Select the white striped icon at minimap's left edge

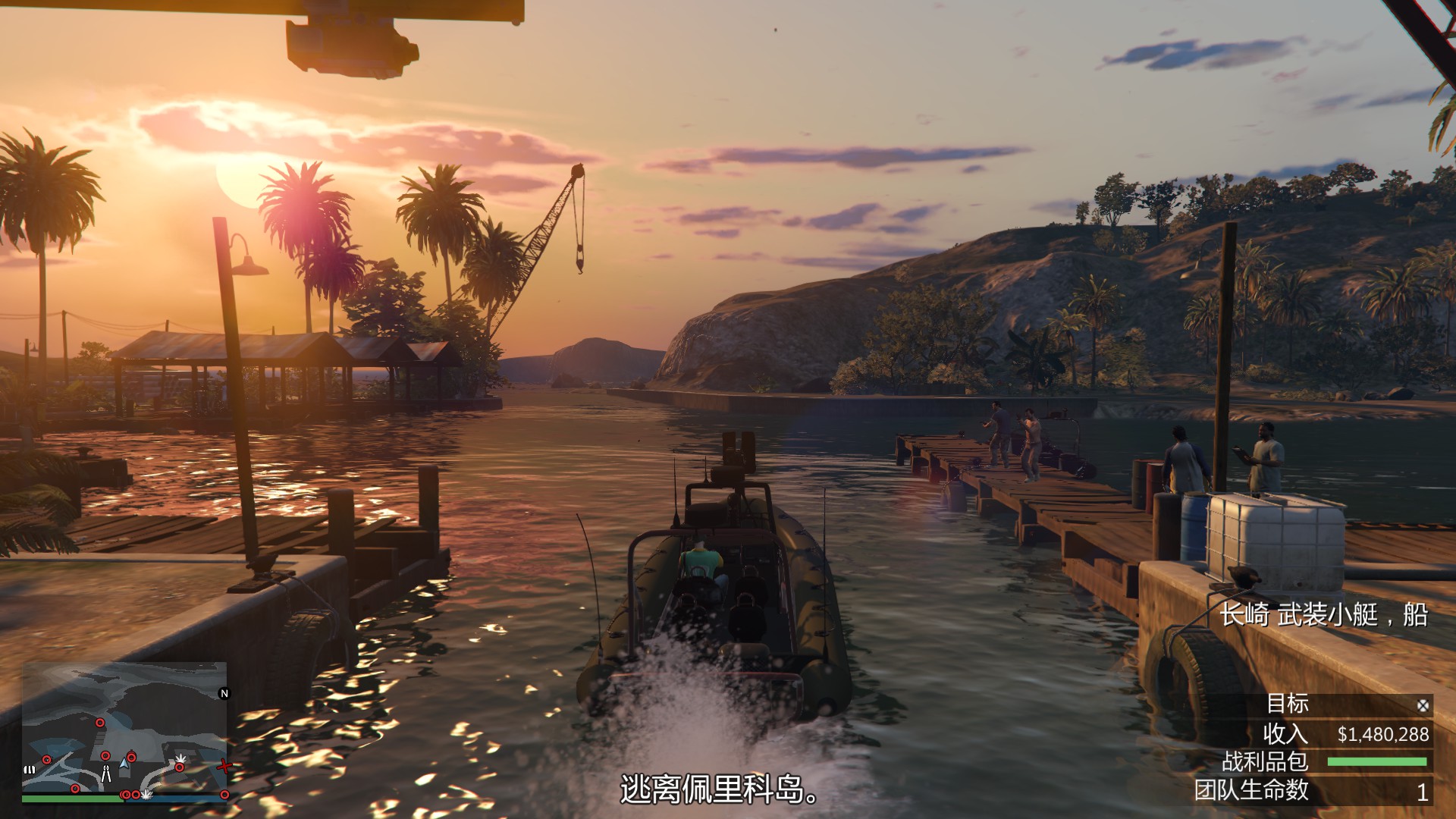click(x=30, y=769)
